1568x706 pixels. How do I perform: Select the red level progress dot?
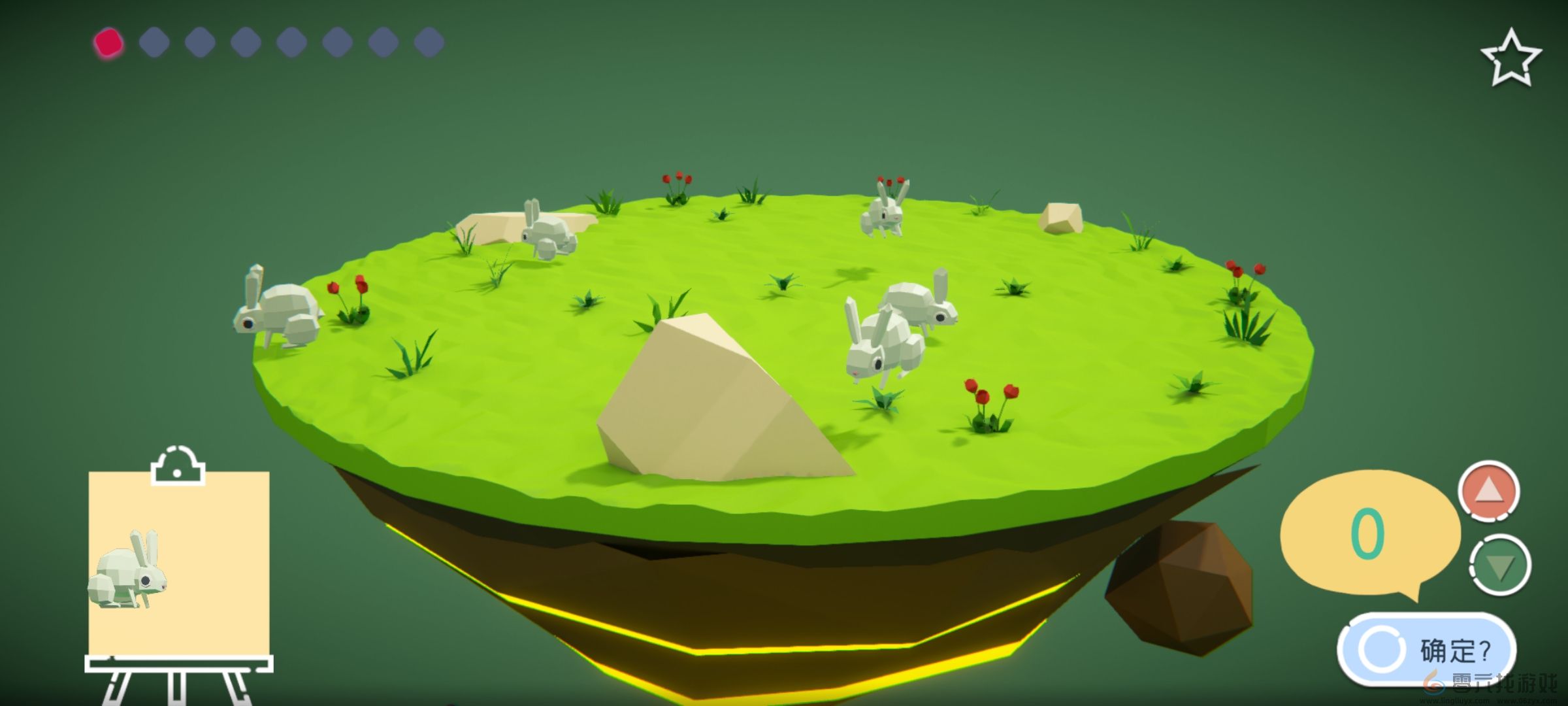coord(108,43)
